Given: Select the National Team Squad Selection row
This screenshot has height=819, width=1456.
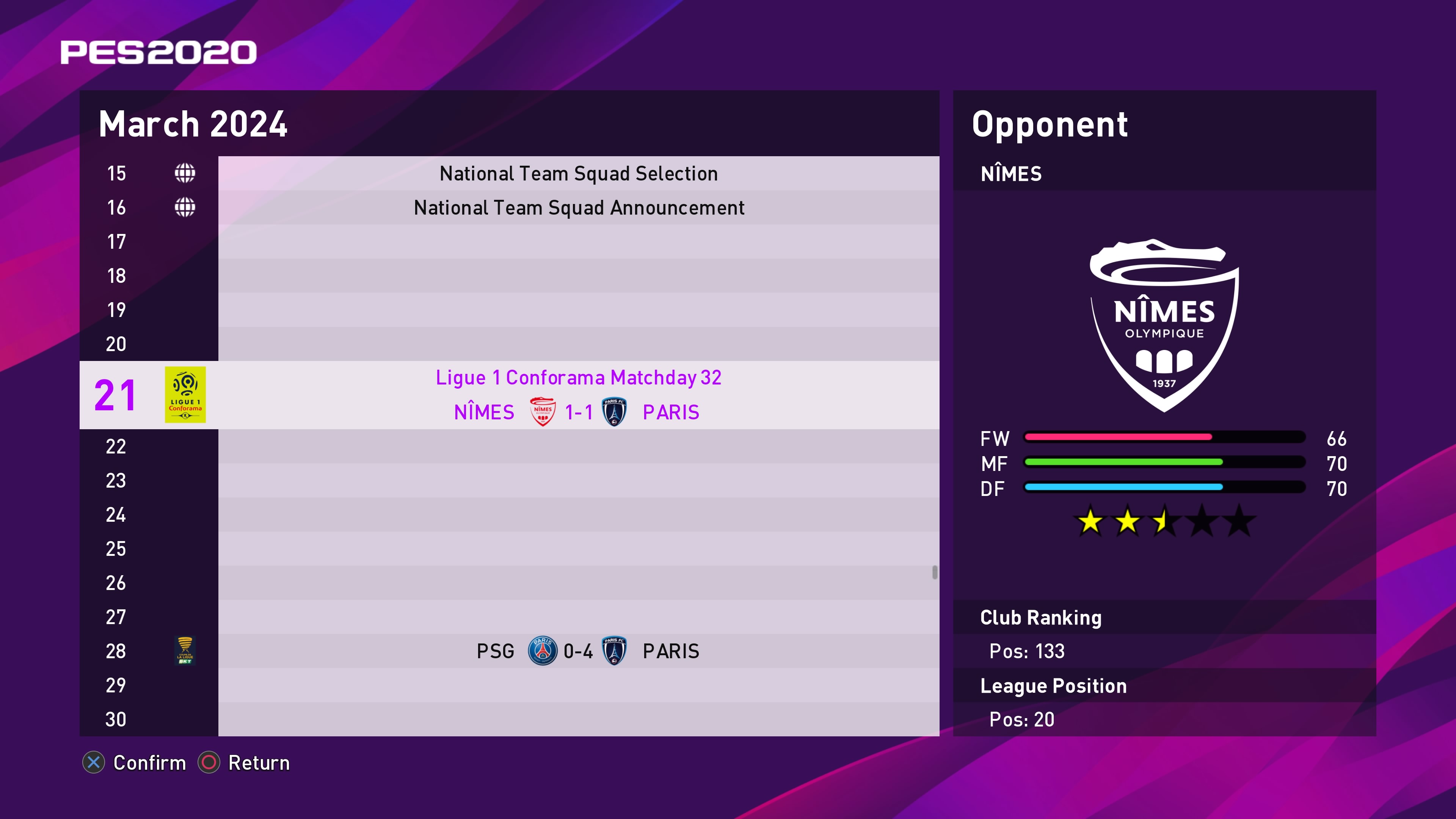Looking at the screenshot, I should coord(578,174).
